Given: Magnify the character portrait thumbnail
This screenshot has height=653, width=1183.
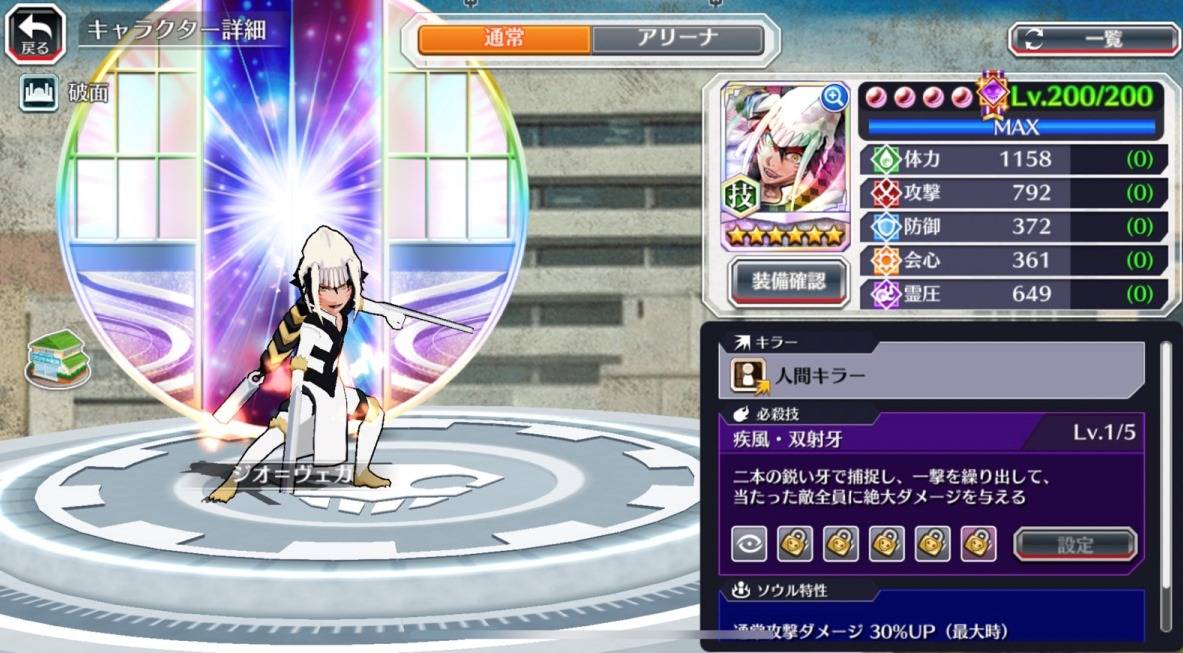Looking at the screenshot, I should 833,97.
